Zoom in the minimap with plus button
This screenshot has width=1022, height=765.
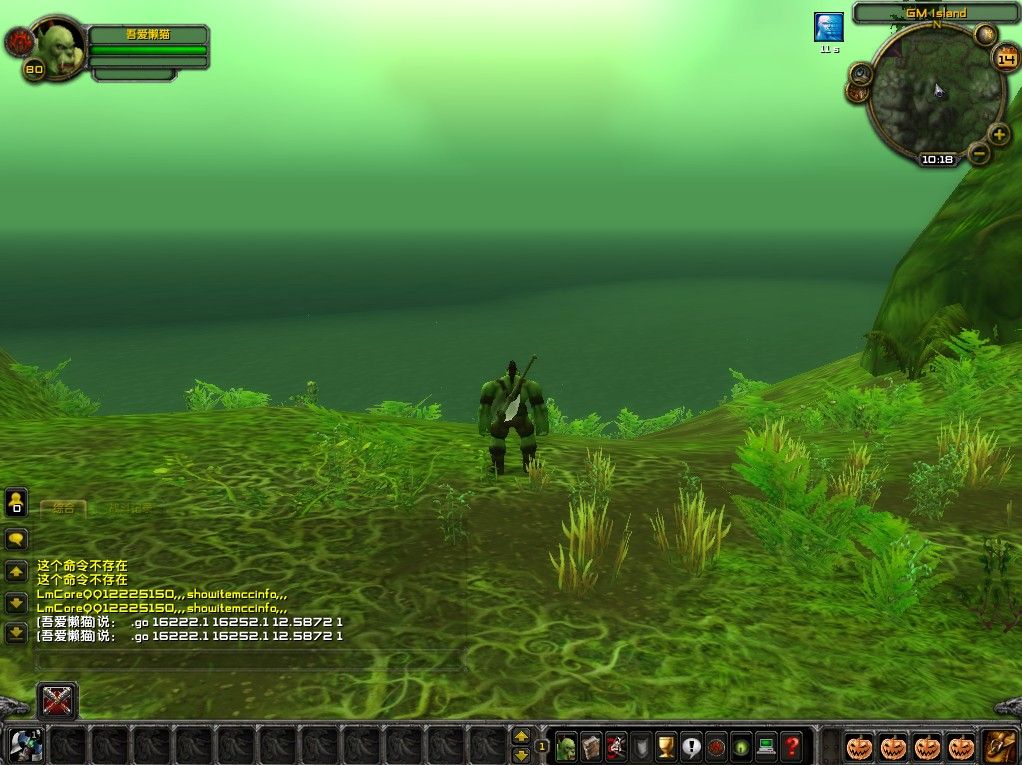999,135
